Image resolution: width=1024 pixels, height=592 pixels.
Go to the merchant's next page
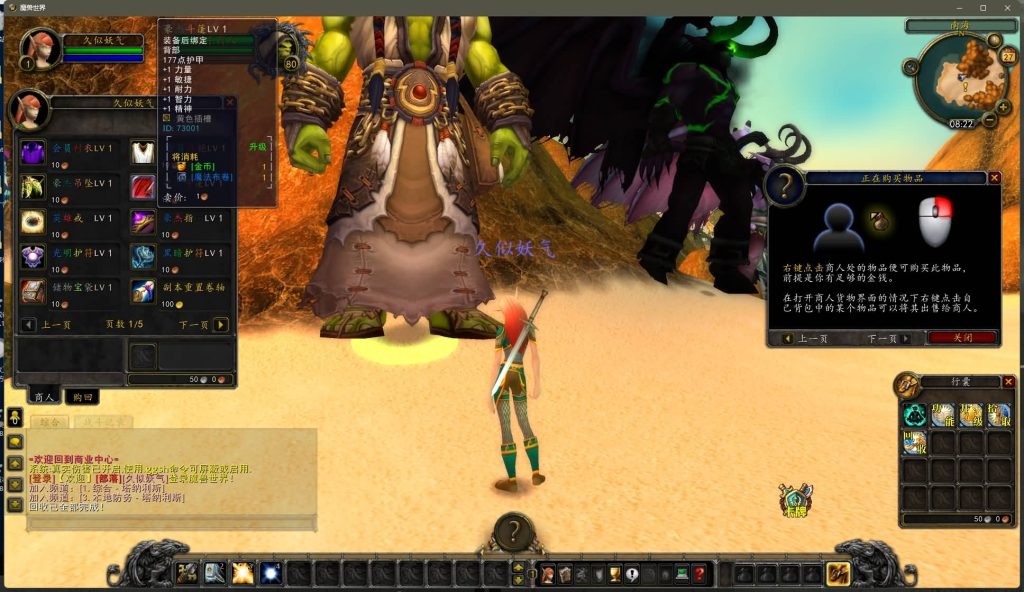tap(221, 325)
